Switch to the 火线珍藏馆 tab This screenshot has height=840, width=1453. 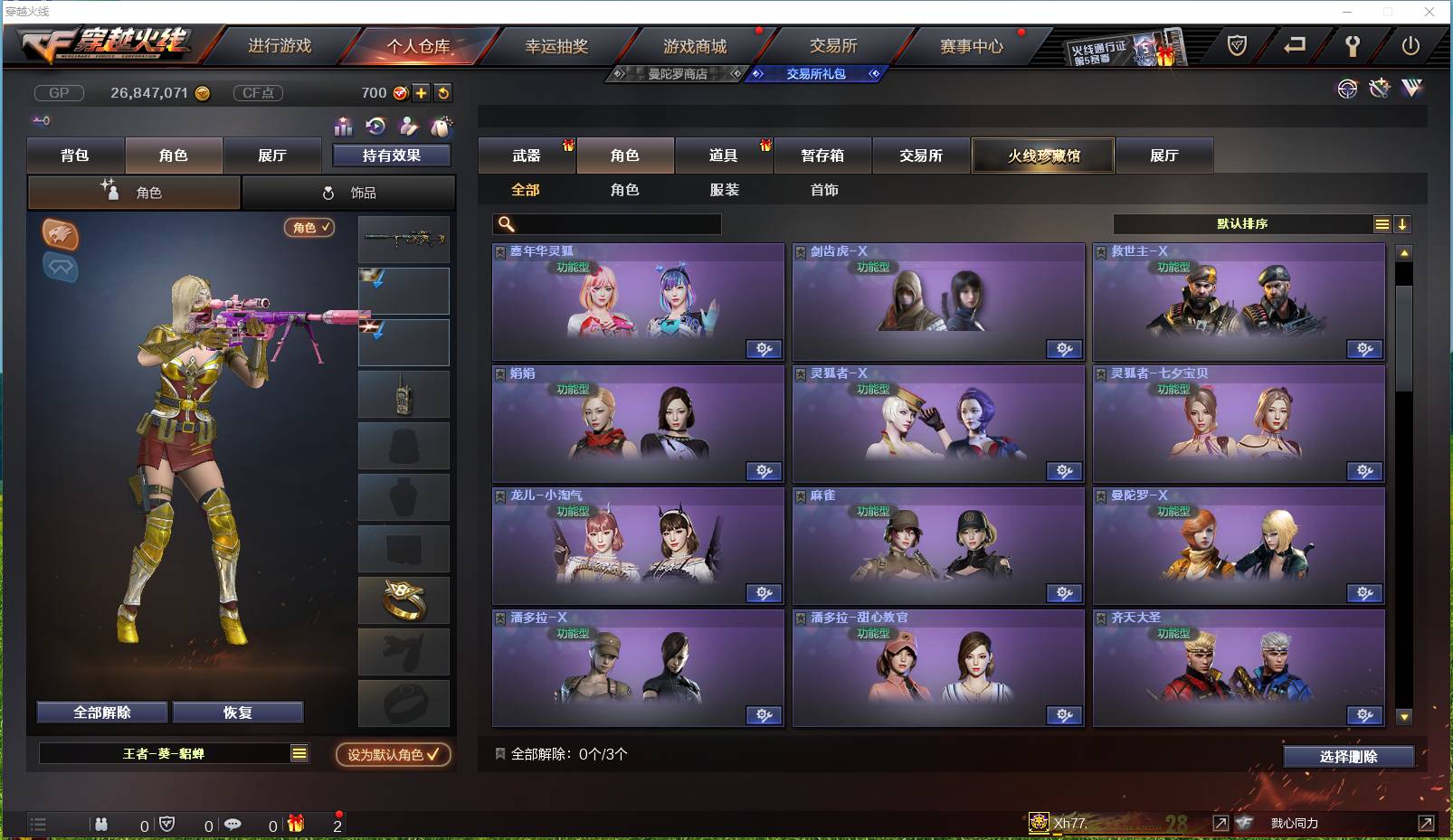[1042, 156]
